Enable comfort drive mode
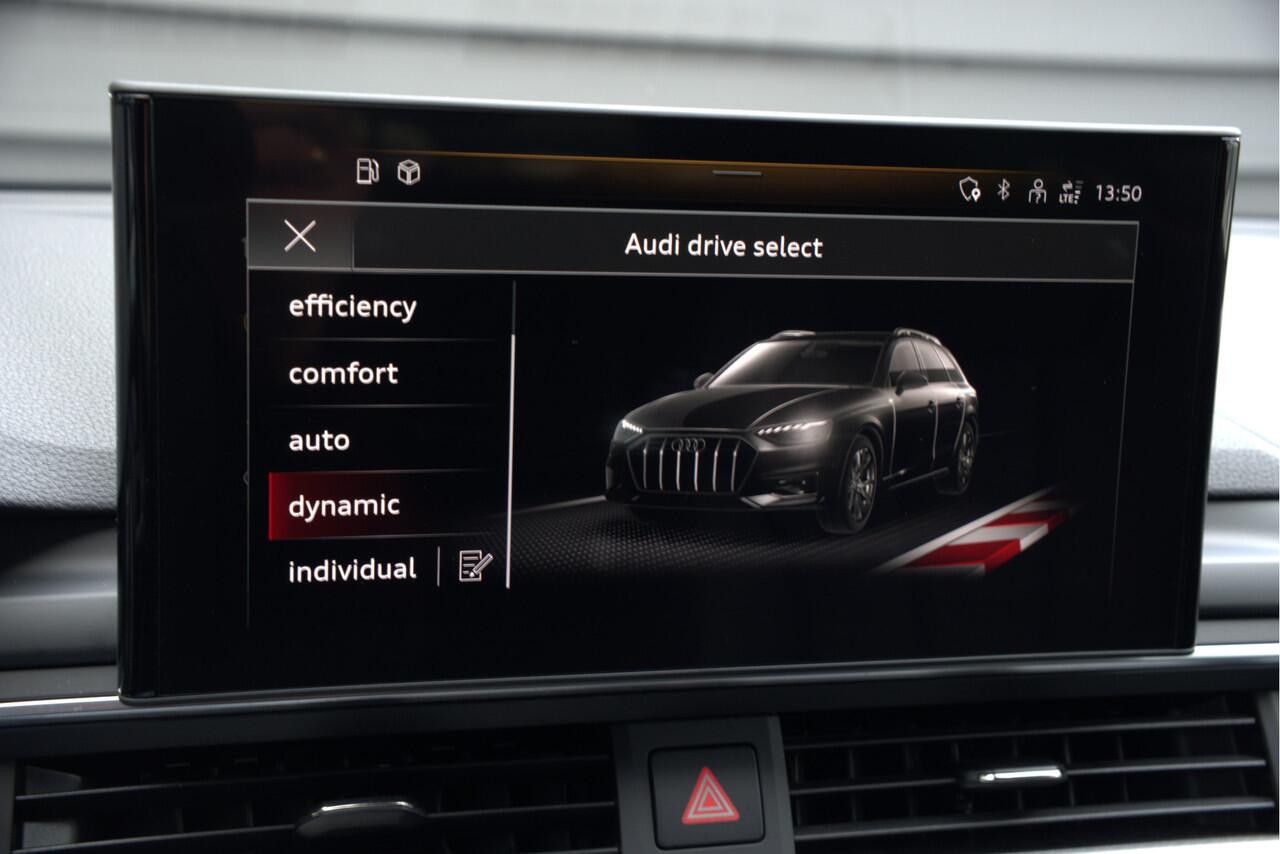The image size is (1280, 854). [342, 374]
